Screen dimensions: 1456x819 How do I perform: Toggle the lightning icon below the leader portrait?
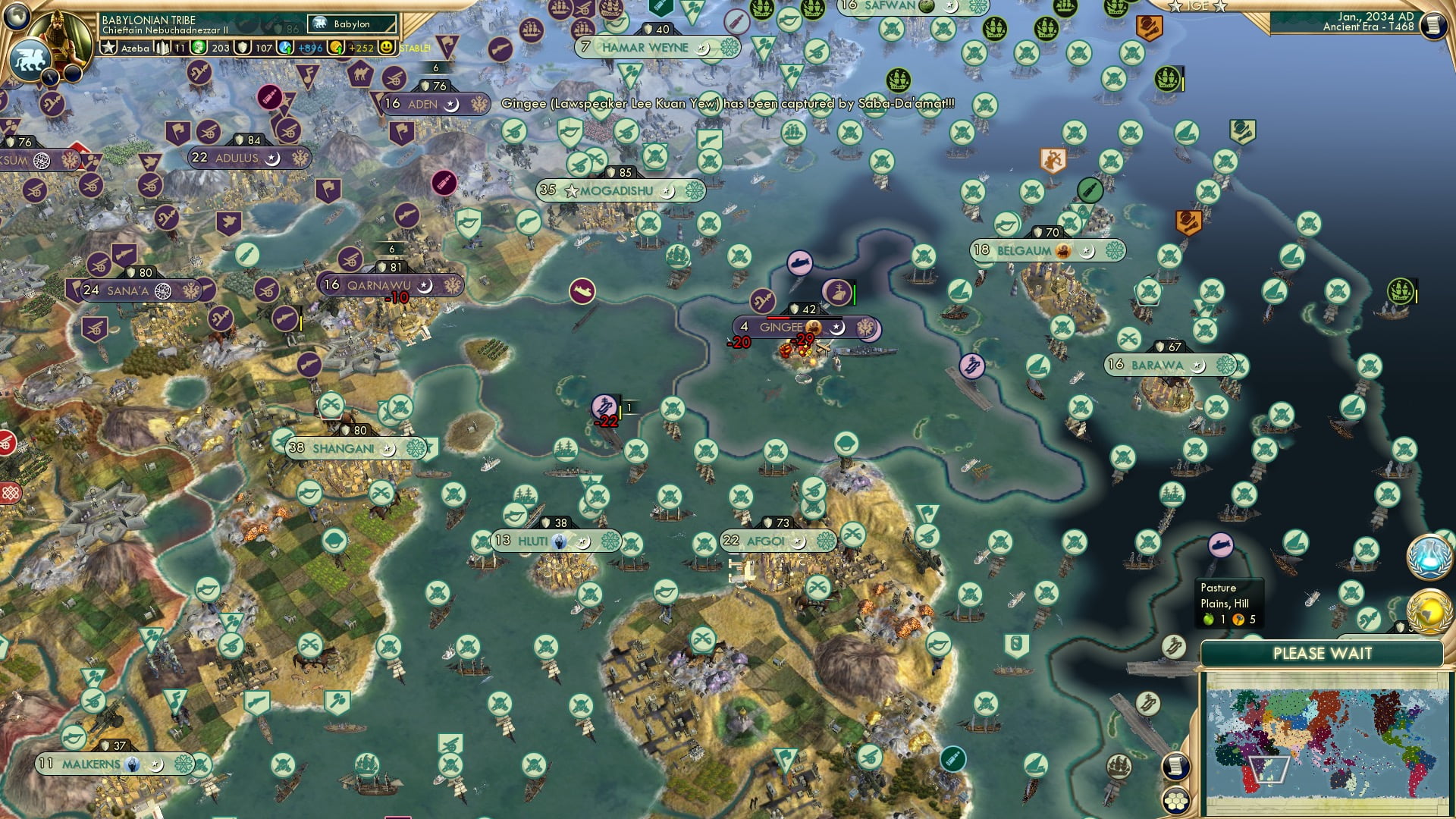(x=49, y=76)
